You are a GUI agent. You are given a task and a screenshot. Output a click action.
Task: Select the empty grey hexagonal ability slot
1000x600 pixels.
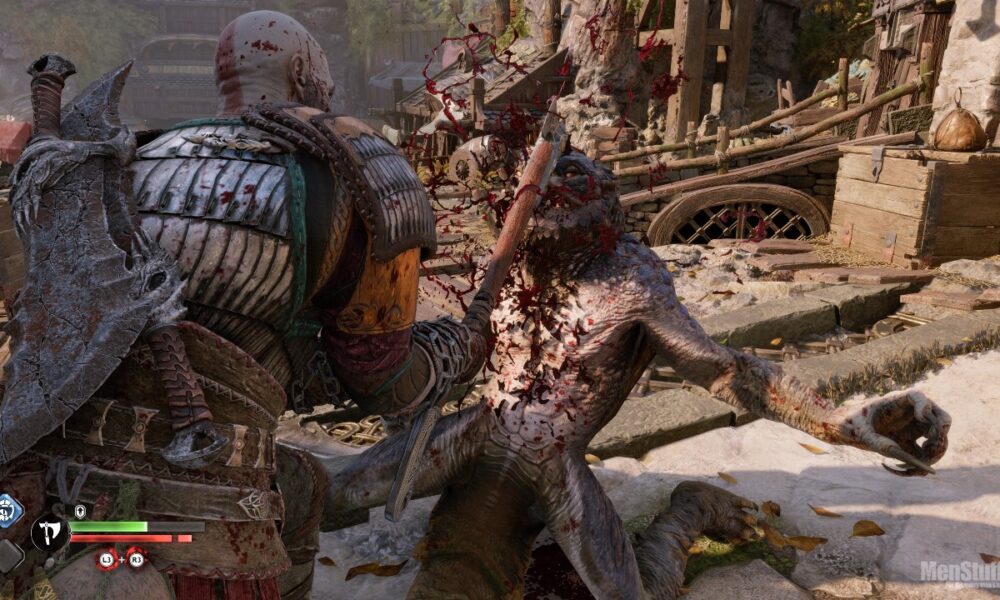pyautogui.click(x=8, y=556)
